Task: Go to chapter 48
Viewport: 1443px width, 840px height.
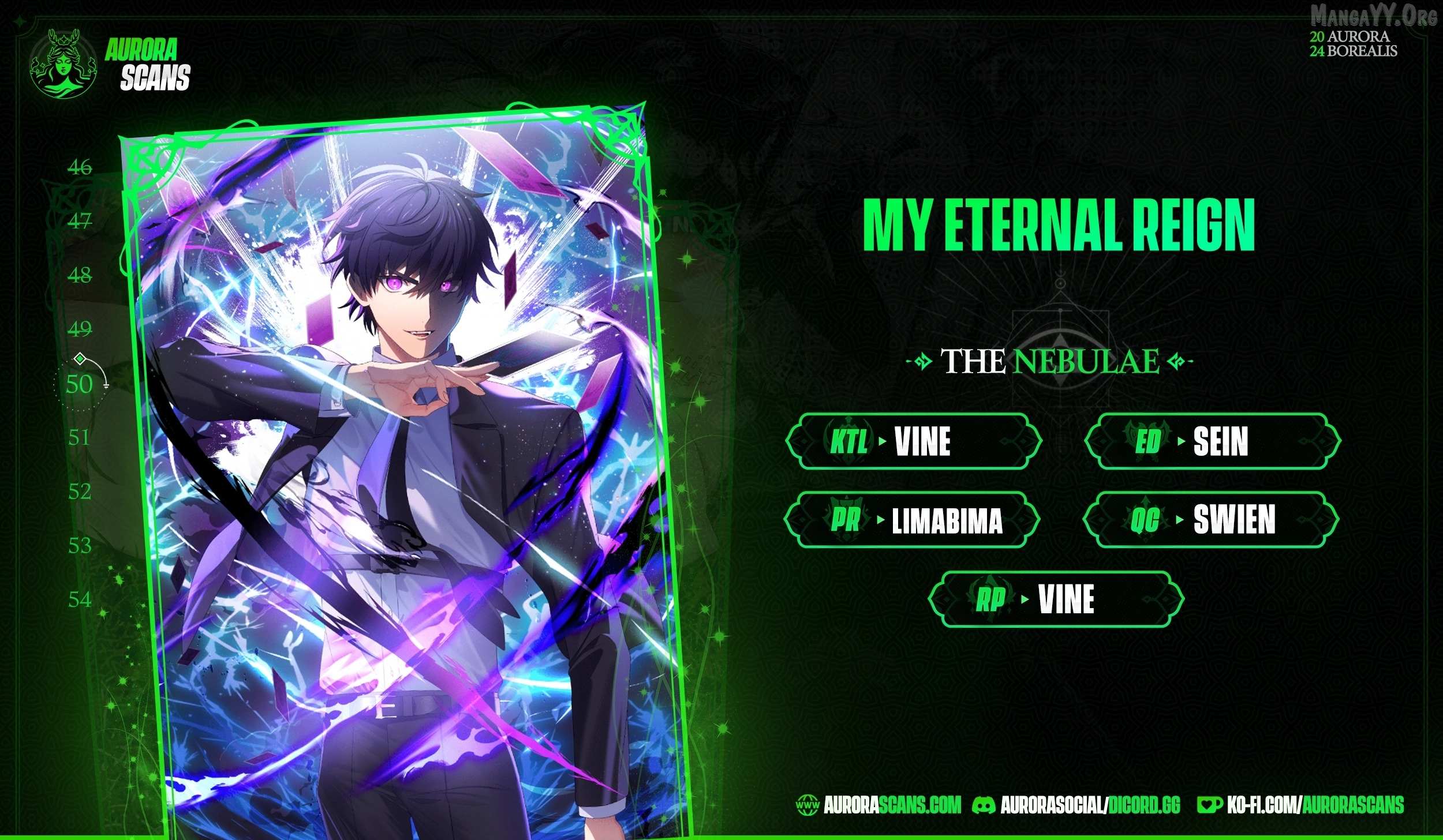Action: 80,275
